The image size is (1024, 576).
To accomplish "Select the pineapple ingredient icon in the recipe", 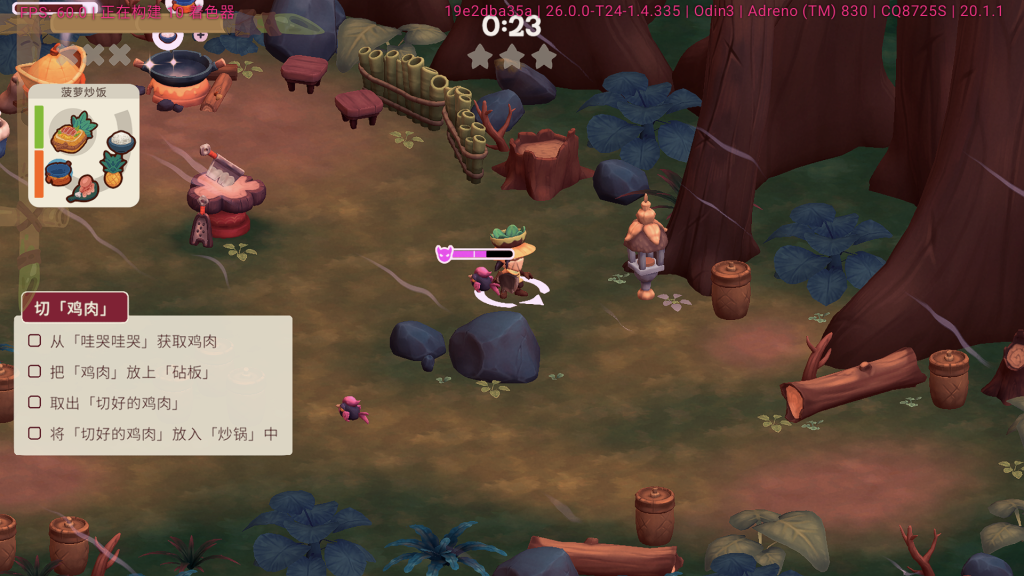I will (113, 168).
